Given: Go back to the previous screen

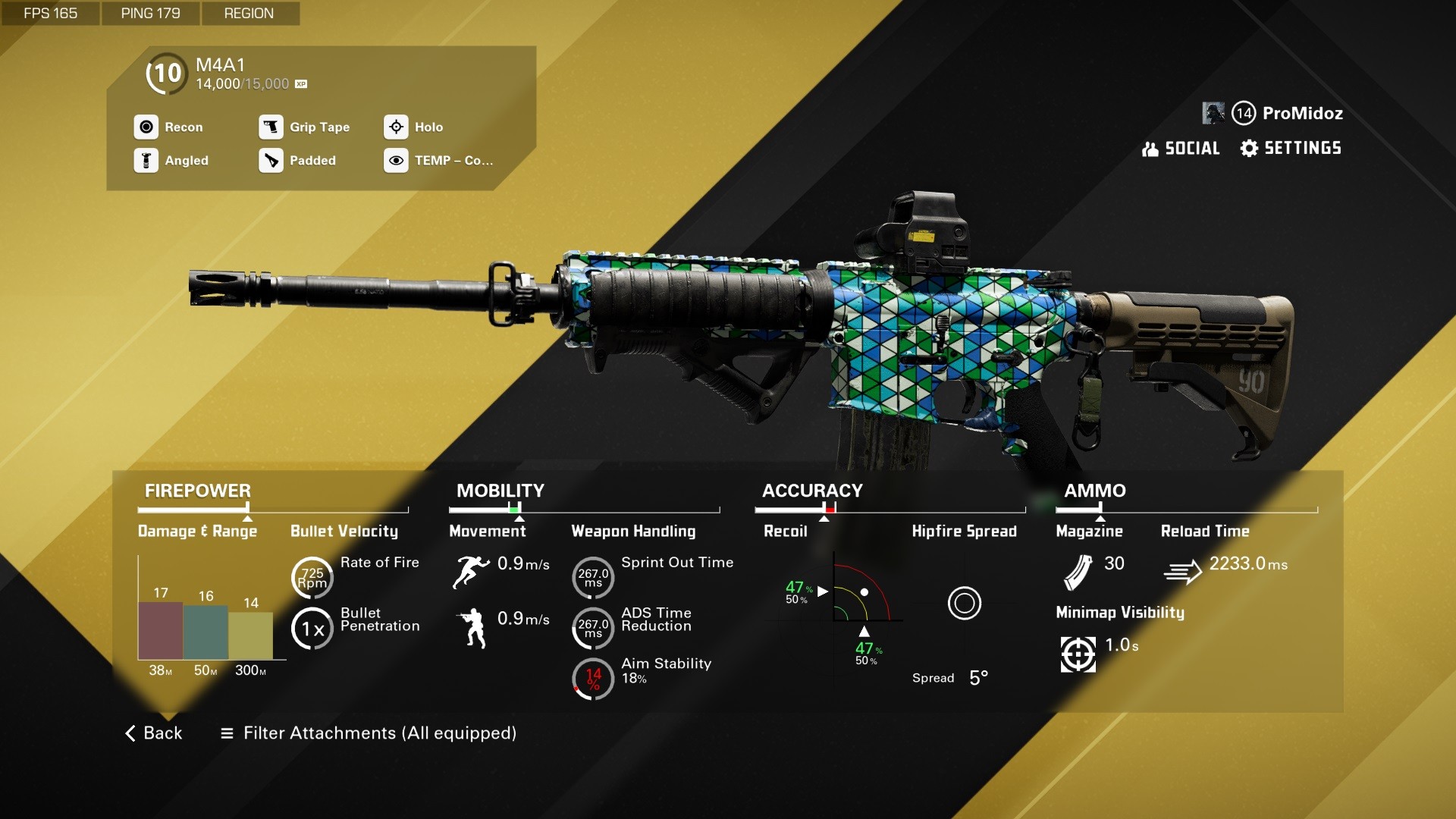Looking at the screenshot, I should [x=154, y=733].
